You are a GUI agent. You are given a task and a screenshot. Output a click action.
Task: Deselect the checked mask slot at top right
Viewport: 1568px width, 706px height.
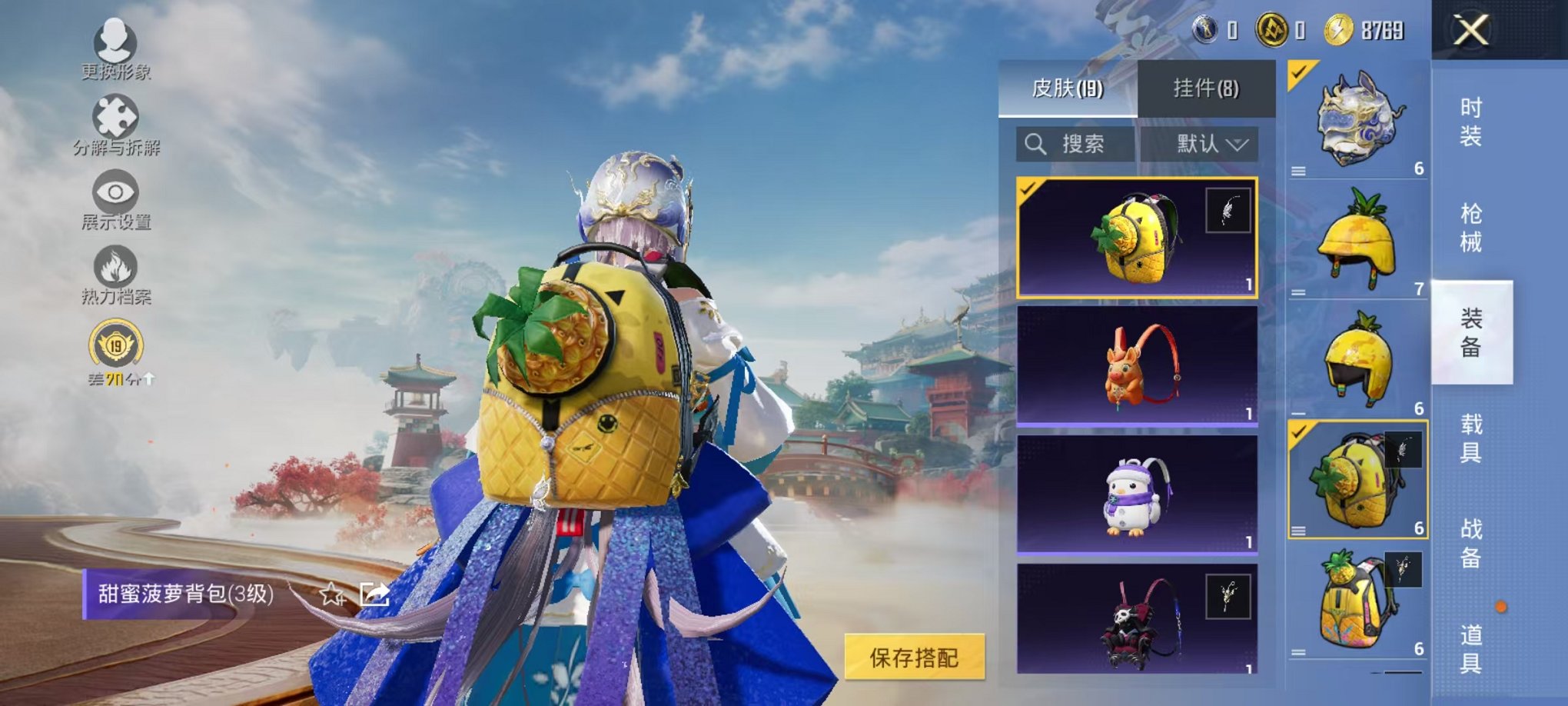coord(1297,73)
